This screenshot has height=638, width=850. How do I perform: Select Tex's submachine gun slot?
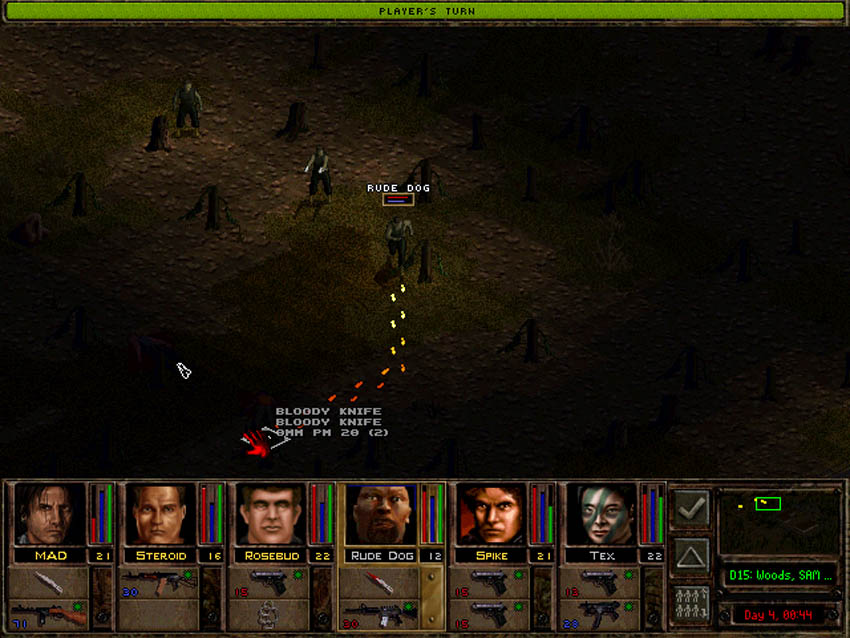pos(599,613)
